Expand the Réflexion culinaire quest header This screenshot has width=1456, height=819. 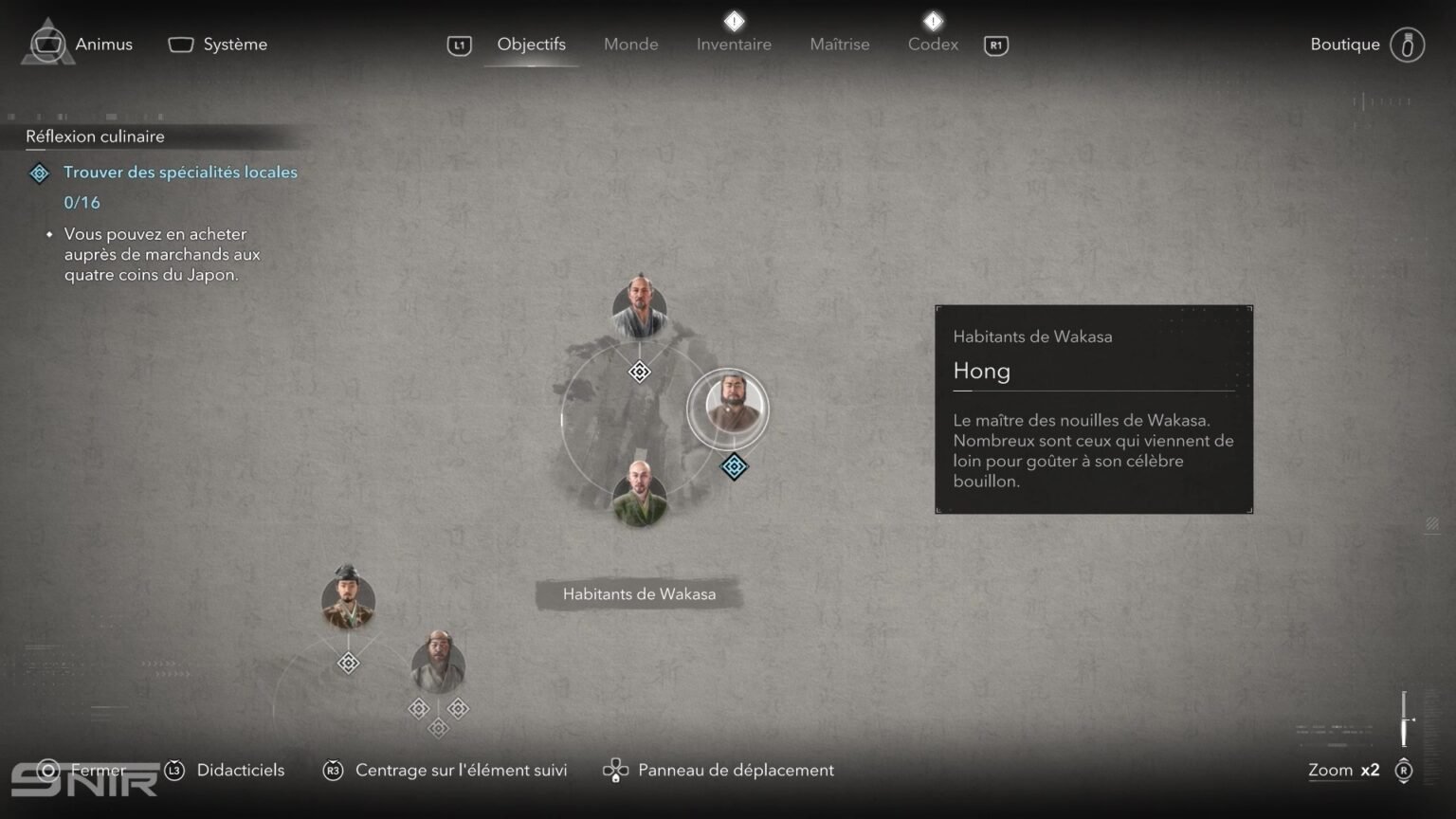[x=95, y=136]
